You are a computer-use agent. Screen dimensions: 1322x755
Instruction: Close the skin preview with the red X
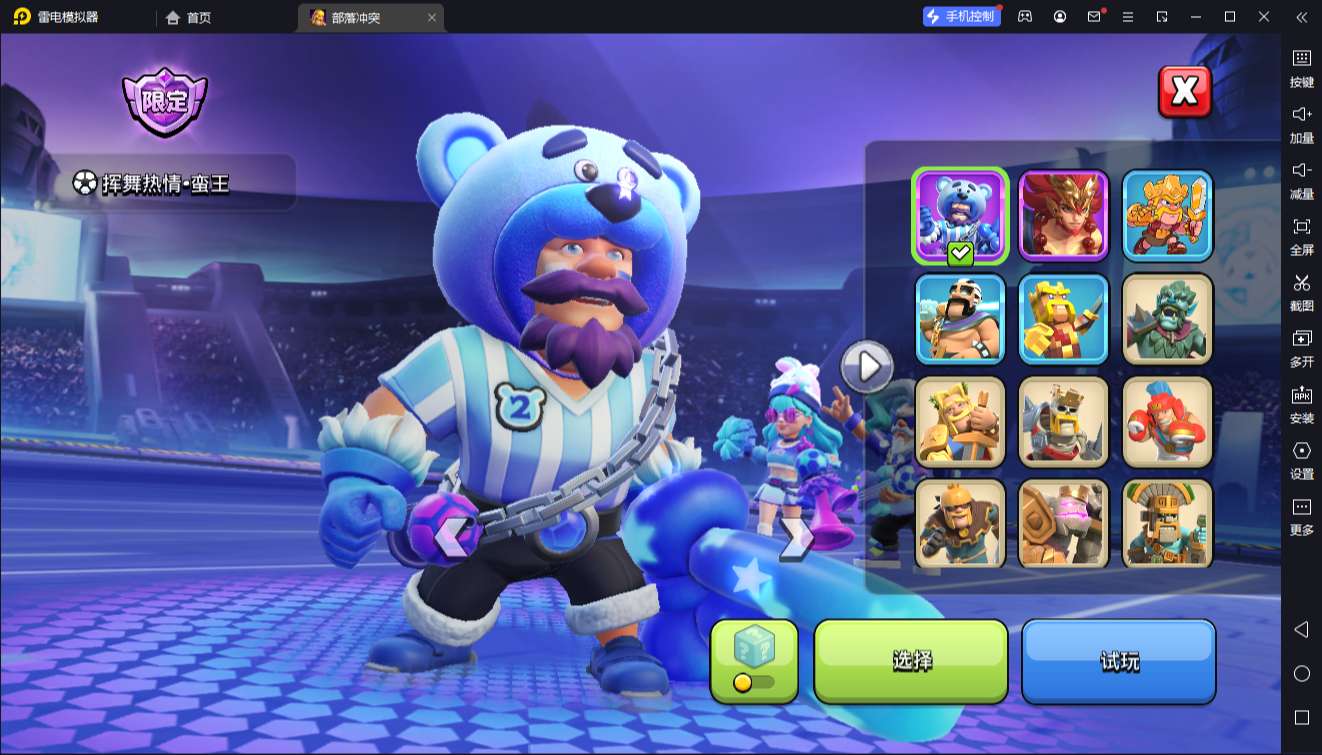[x=1184, y=92]
